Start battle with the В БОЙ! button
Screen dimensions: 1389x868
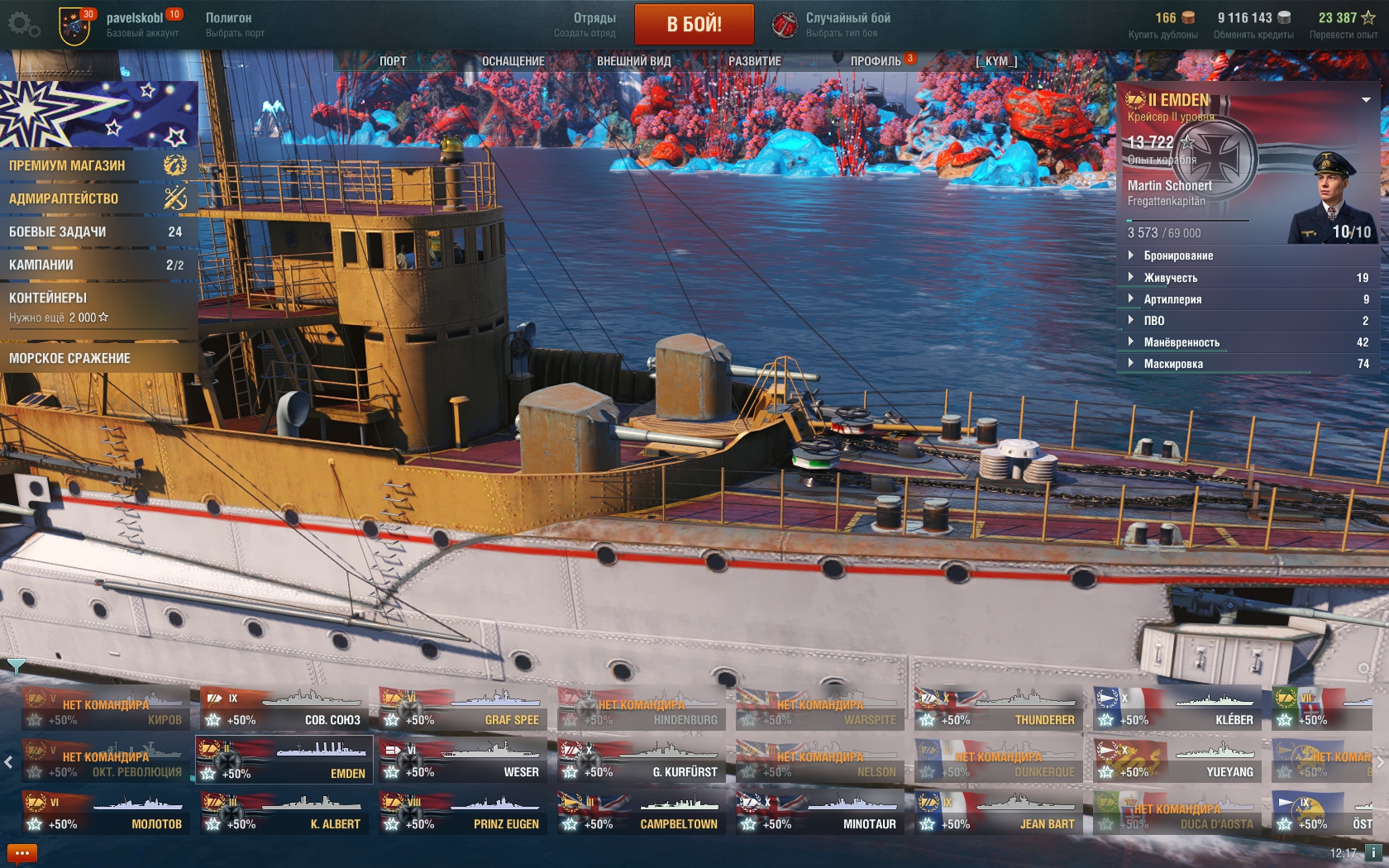(x=694, y=24)
